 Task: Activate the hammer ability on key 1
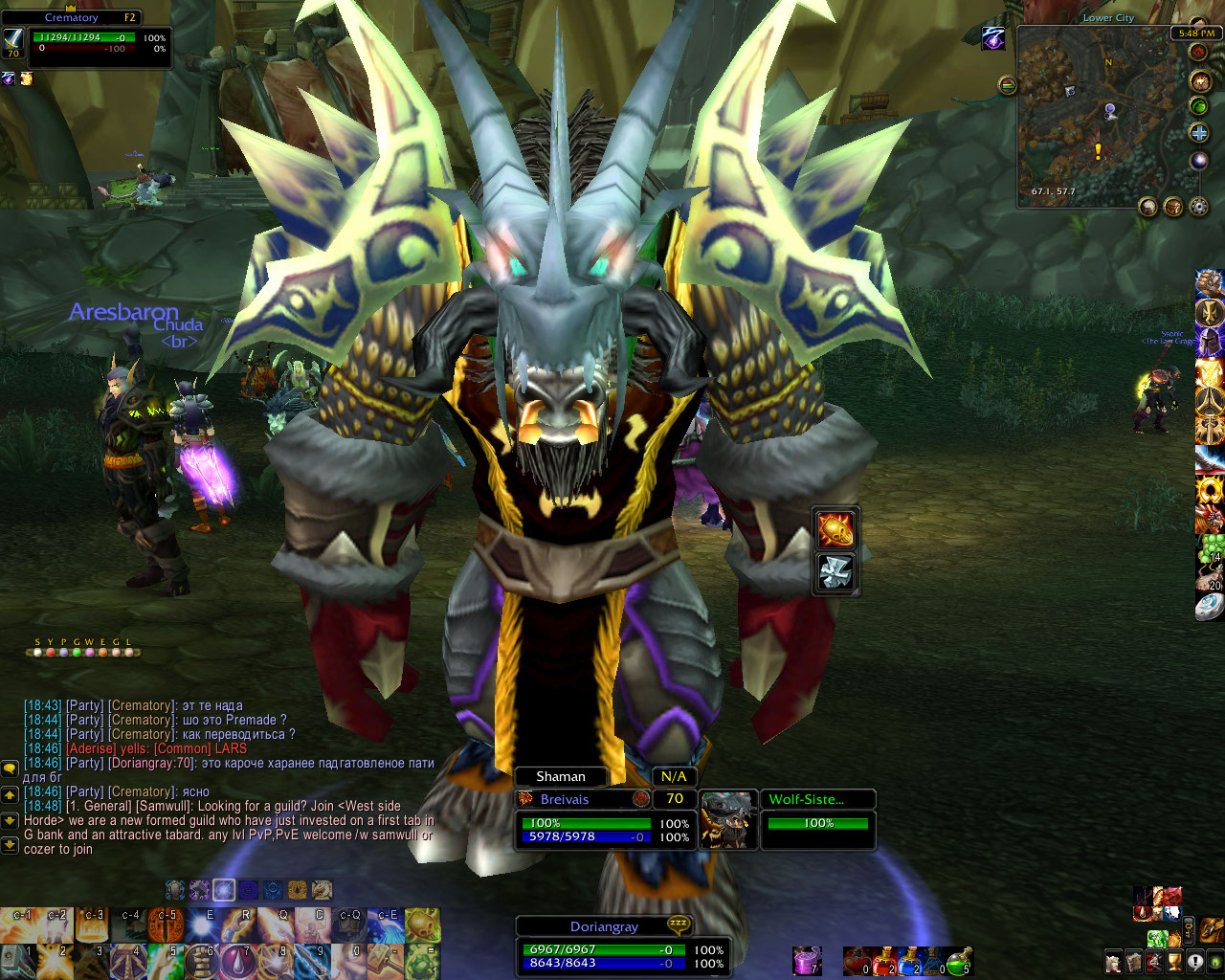pos(19,961)
